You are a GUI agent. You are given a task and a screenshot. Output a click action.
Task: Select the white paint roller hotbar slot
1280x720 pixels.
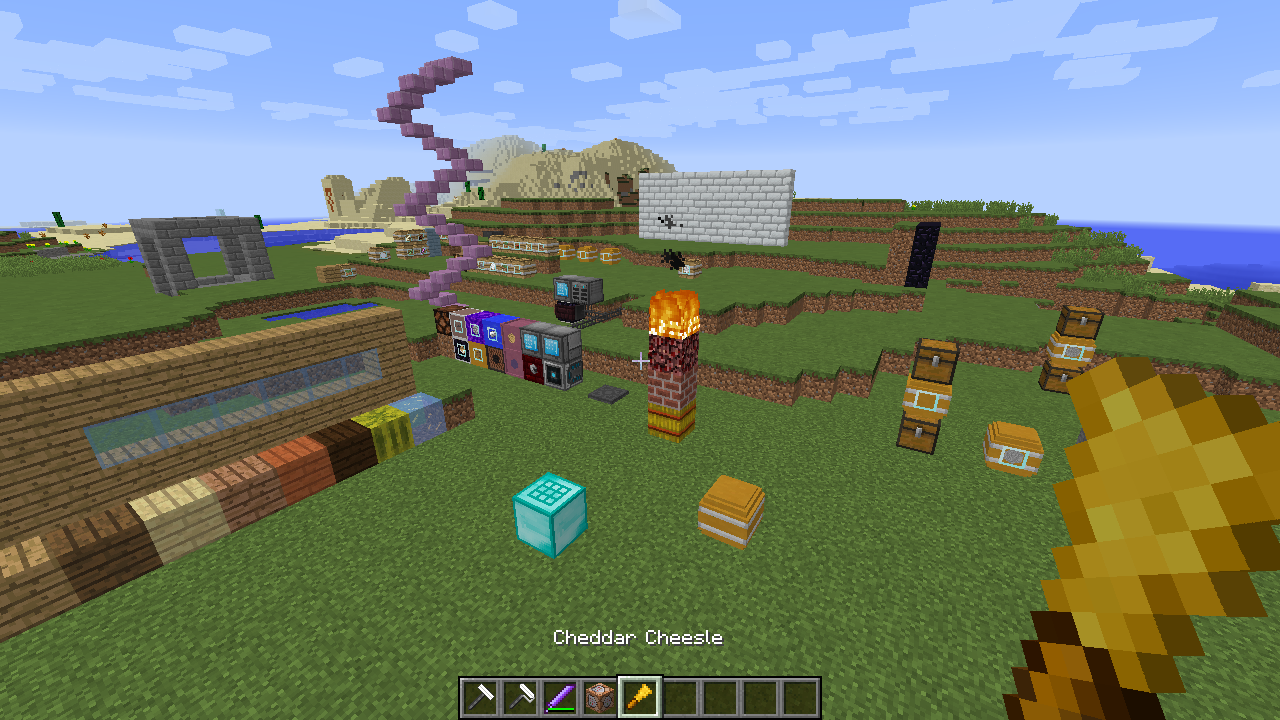[520, 697]
